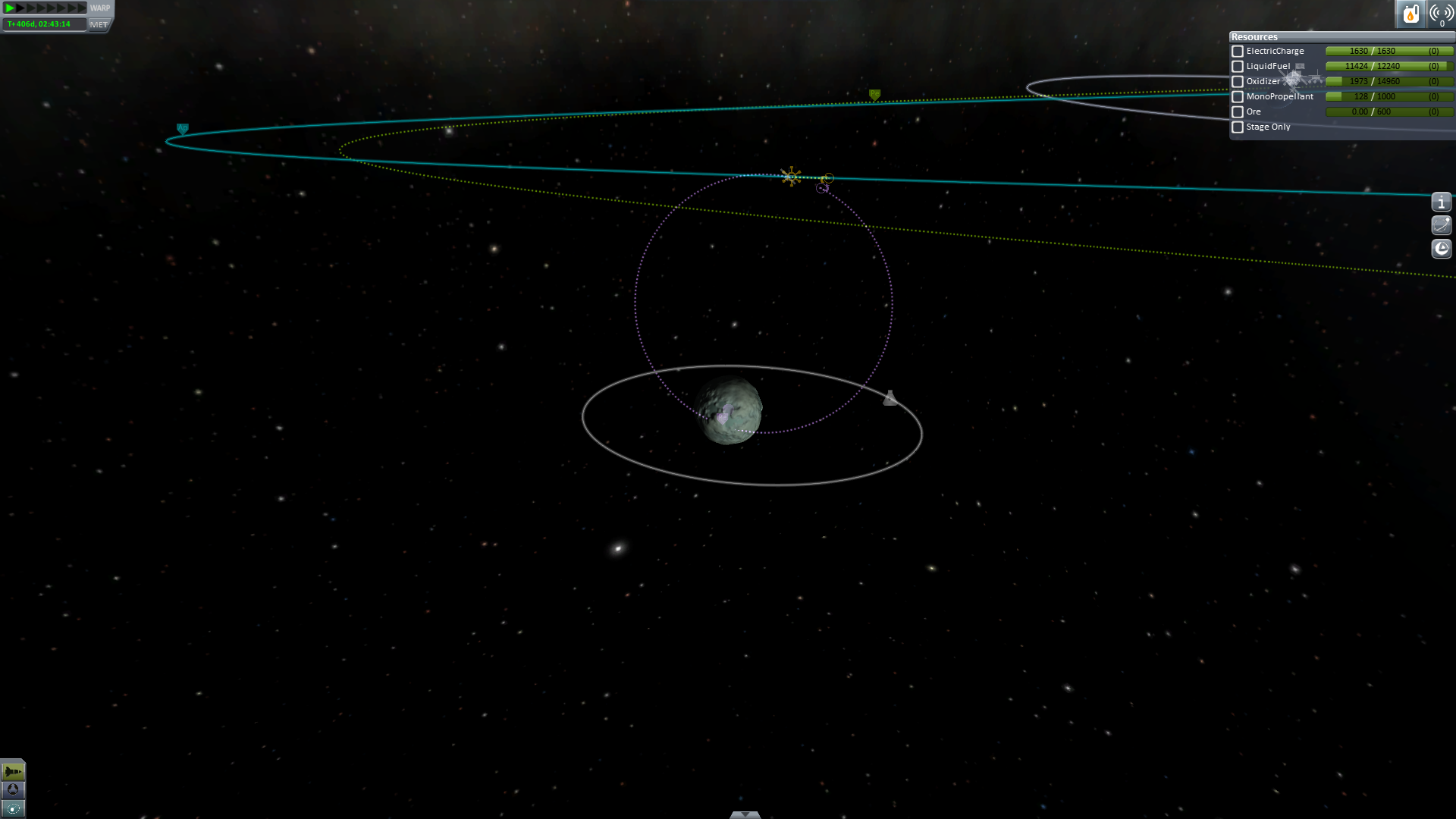Close the Resources panel via fuel can icon
The height and width of the screenshot is (819, 1456).
1410,14
